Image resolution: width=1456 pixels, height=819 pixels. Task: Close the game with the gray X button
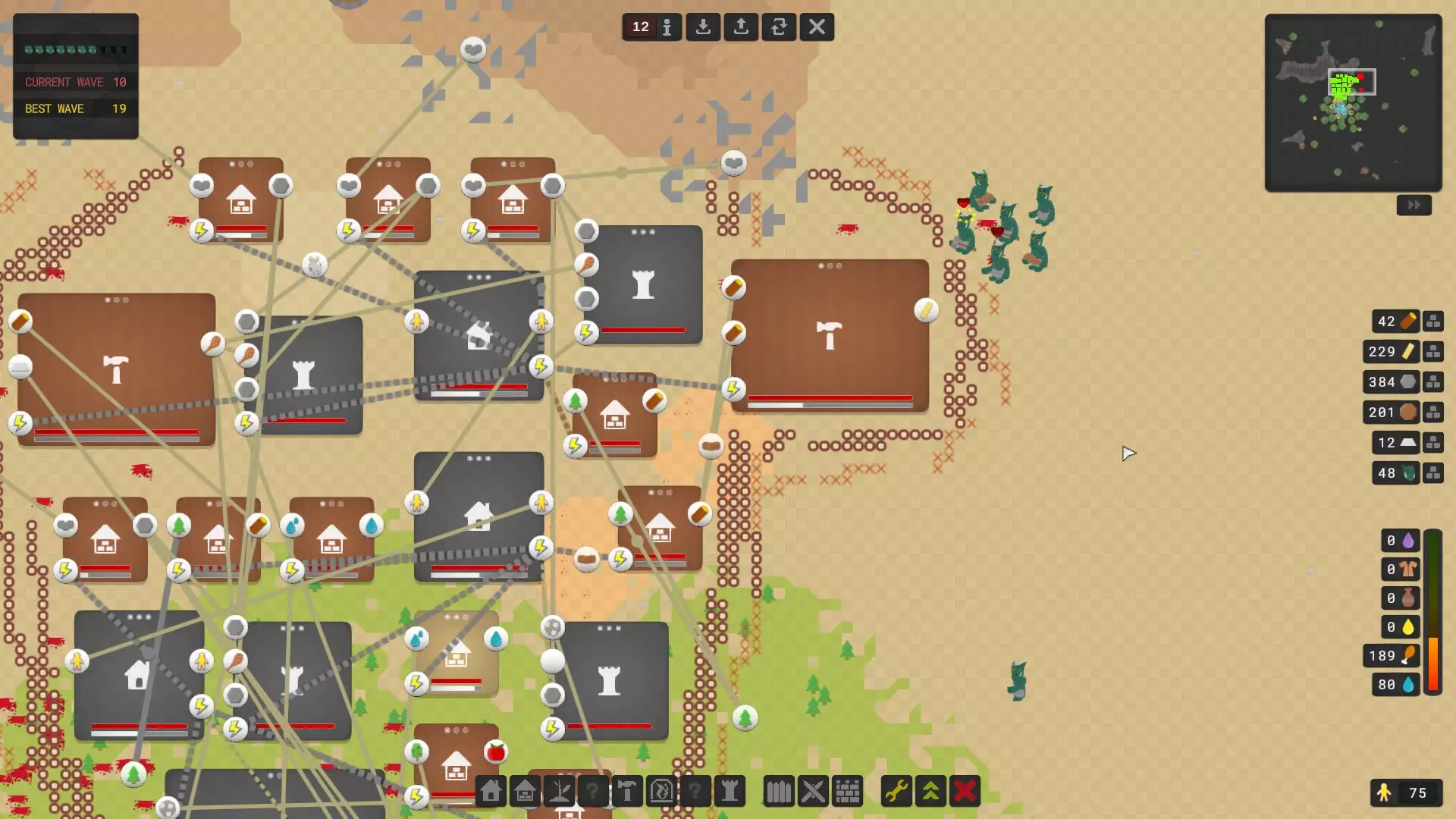point(817,27)
